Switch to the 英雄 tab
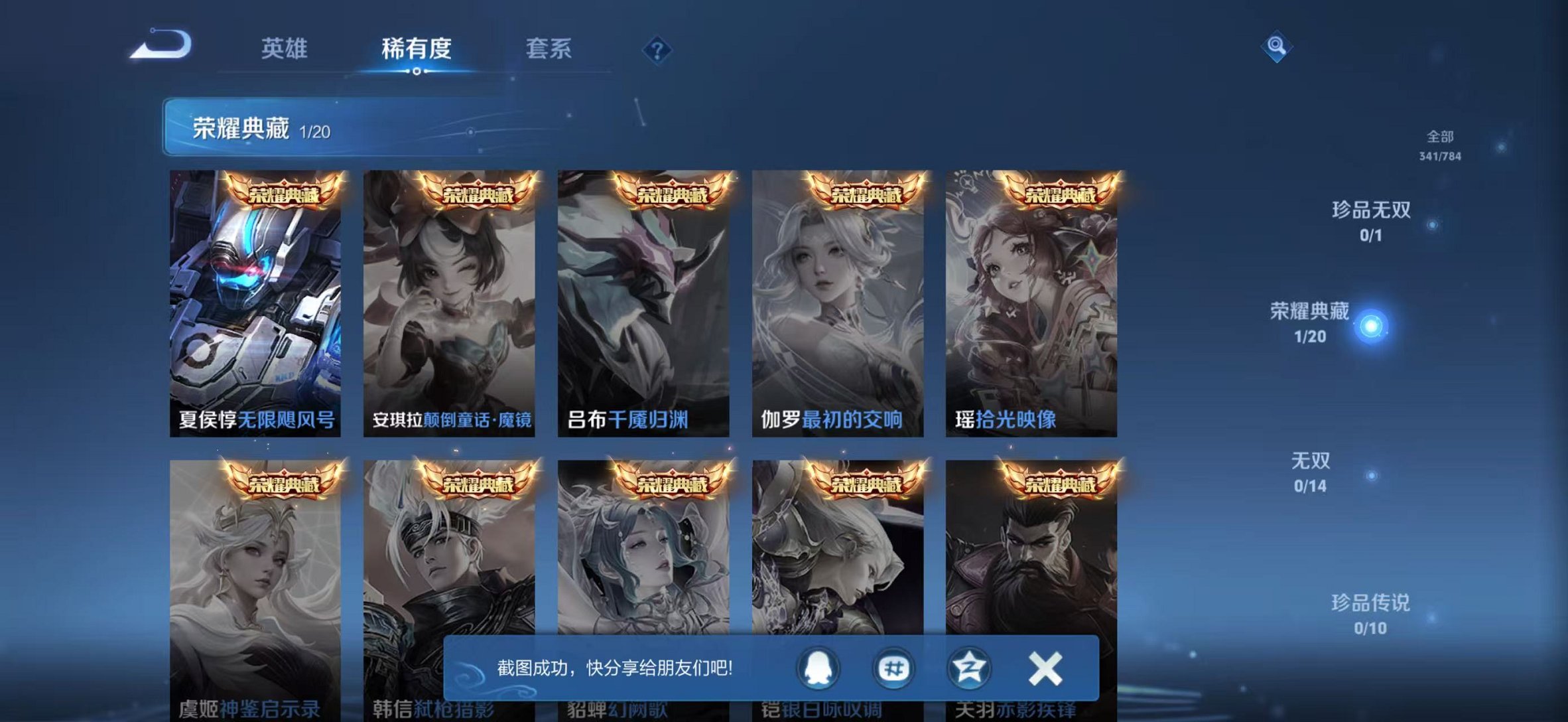 point(285,49)
